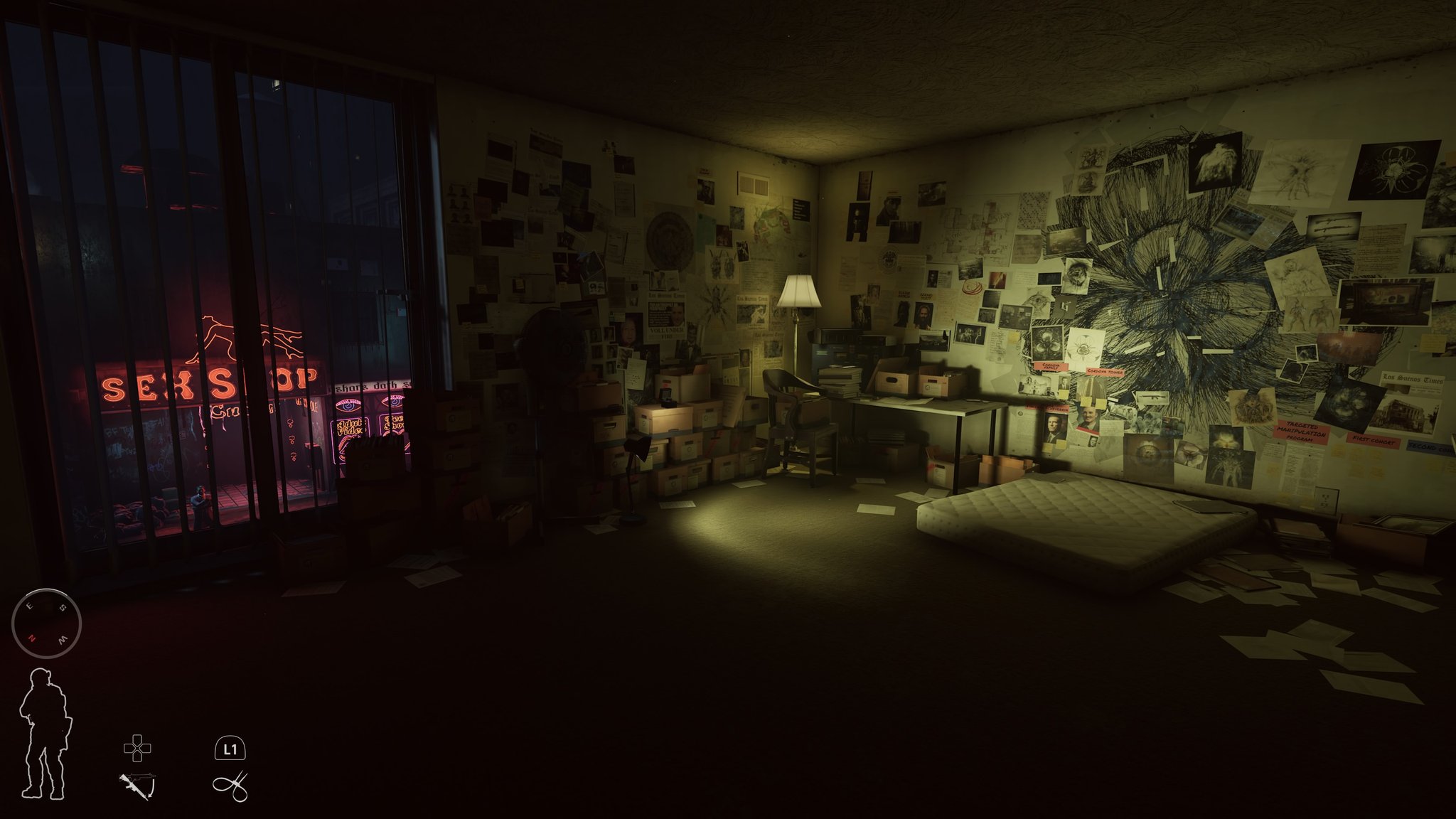This screenshot has height=819, width=1456.
Task: Click the circular compass dial
Action: click(x=47, y=623)
